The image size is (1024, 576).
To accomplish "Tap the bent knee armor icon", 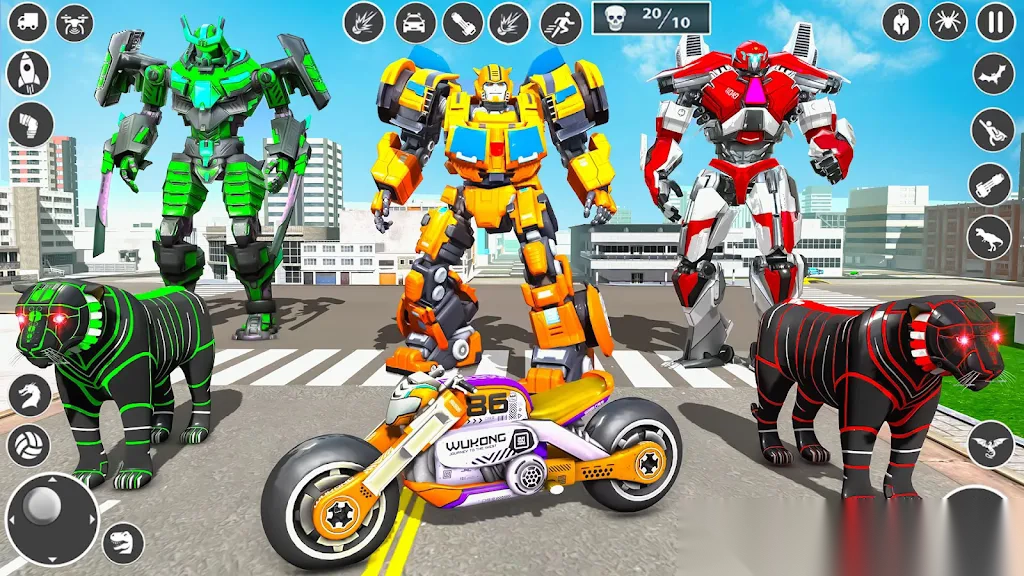I will pyautogui.click(x=28, y=124).
